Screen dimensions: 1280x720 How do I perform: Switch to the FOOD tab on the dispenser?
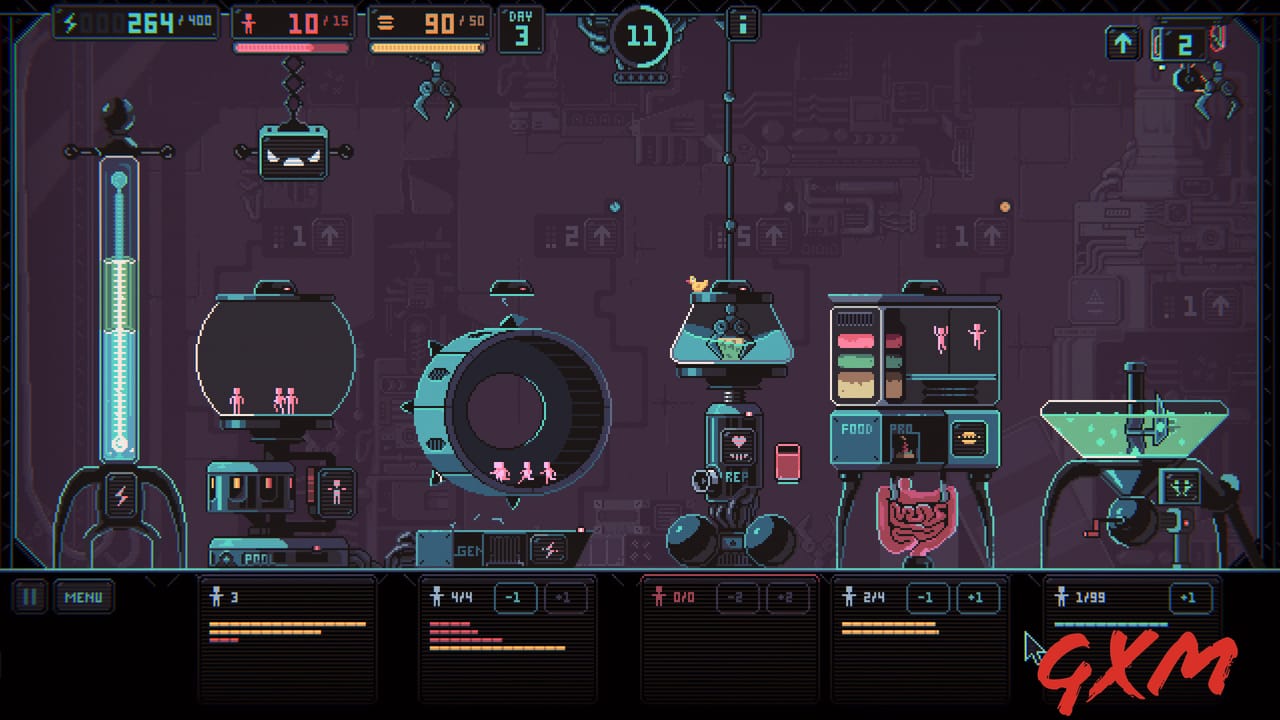[x=855, y=433]
